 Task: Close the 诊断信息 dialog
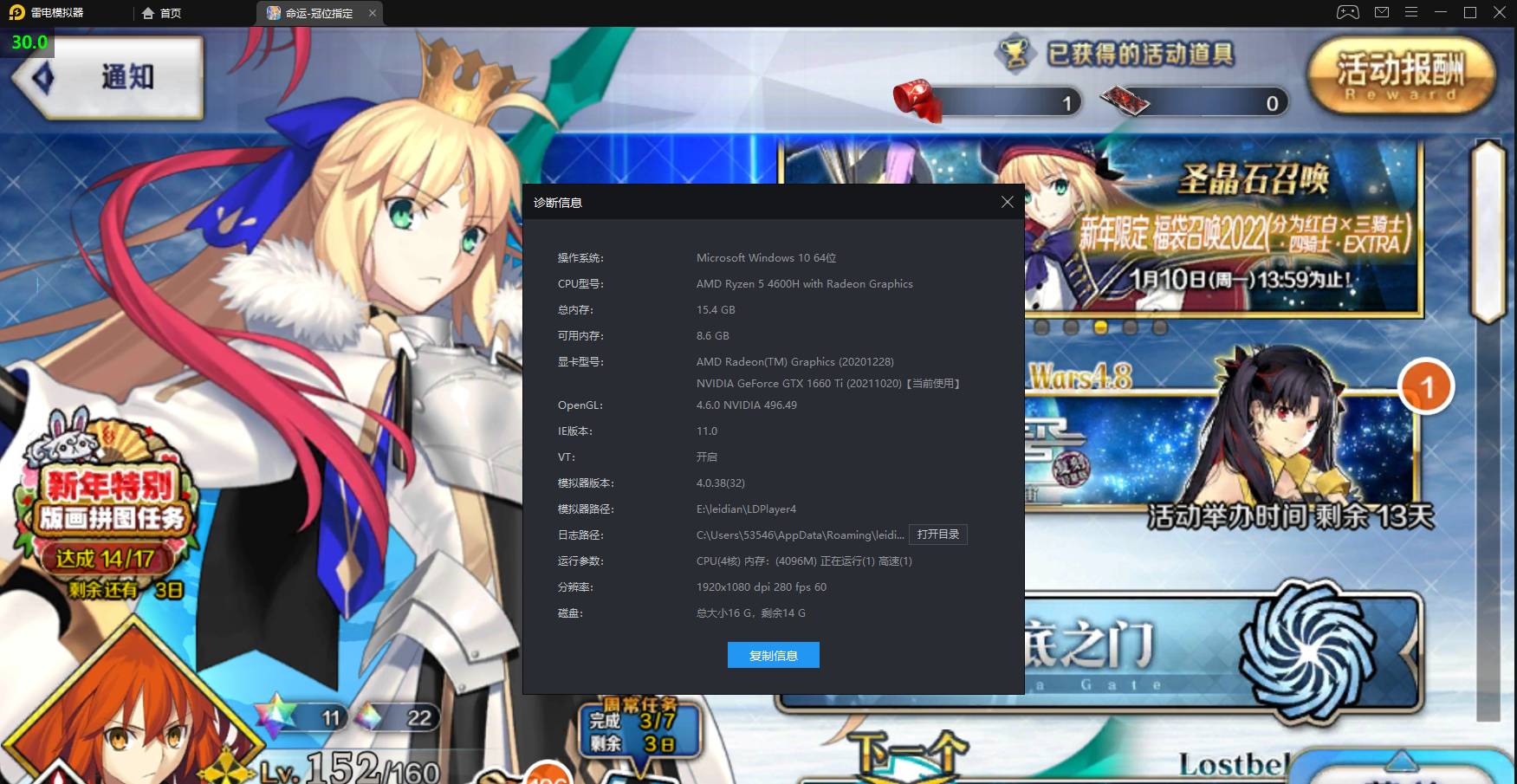coord(1007,202)
